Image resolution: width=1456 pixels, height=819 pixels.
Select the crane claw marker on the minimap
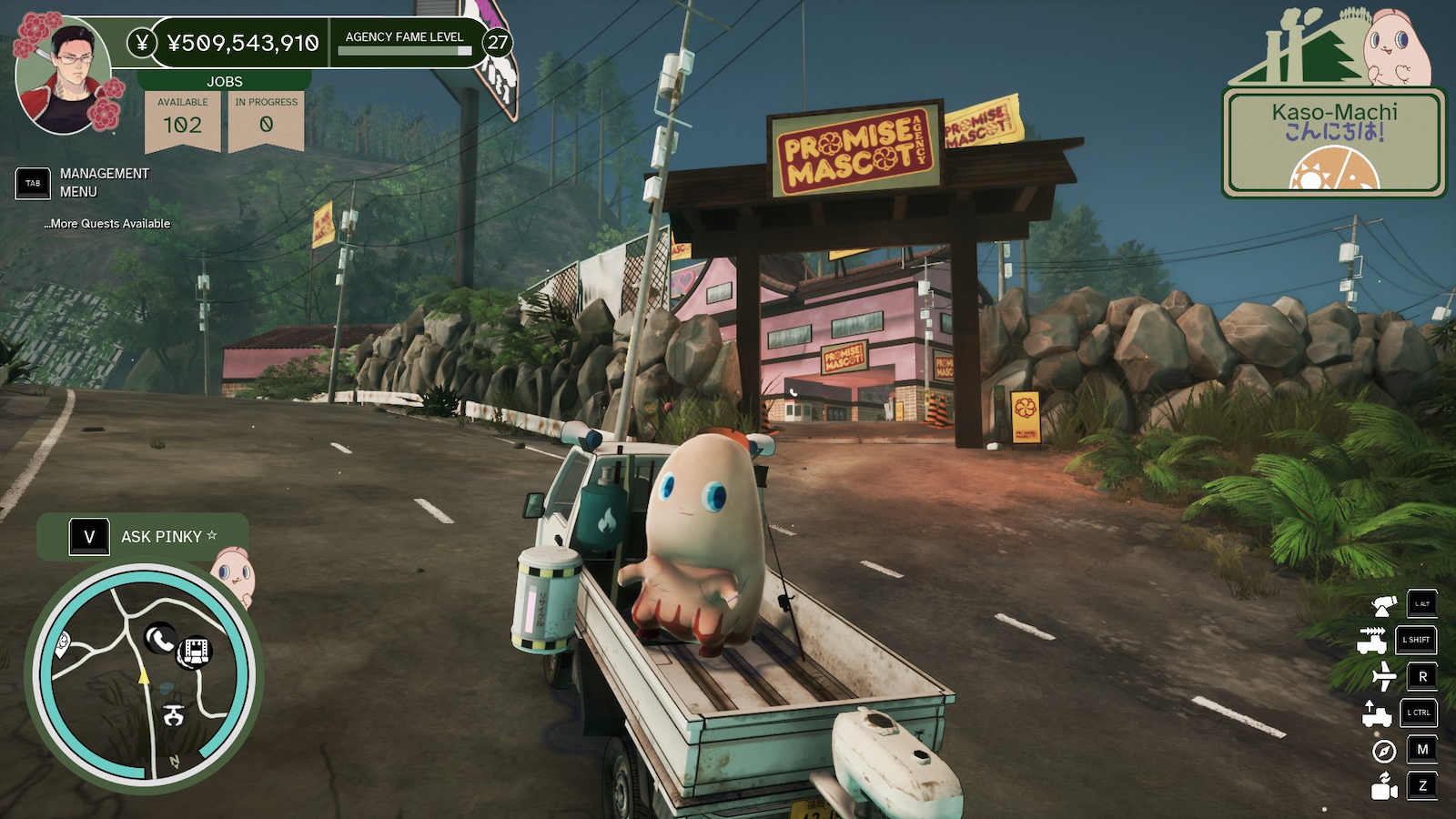tap(173, 715)
